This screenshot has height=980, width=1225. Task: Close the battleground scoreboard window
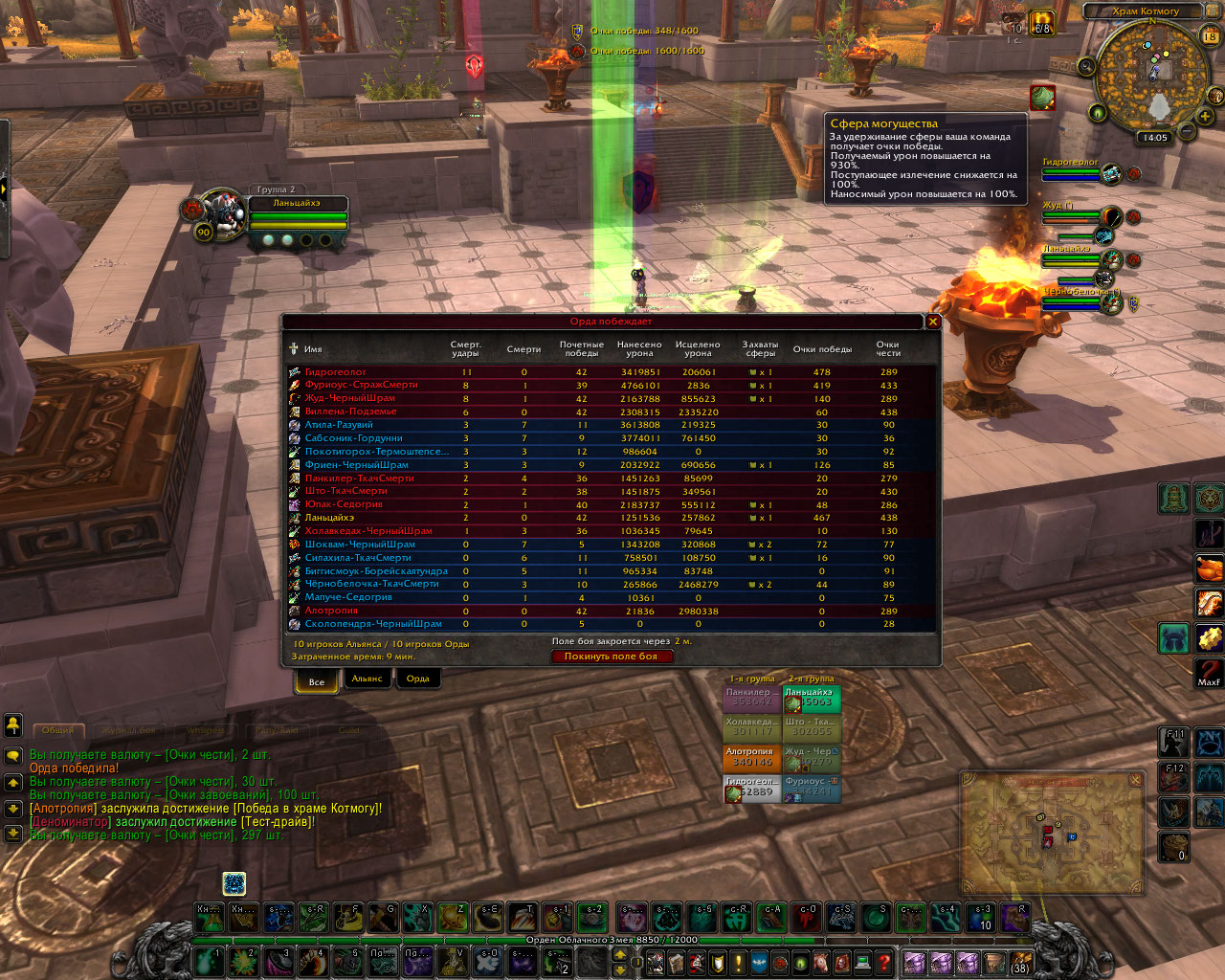point(933,323)
